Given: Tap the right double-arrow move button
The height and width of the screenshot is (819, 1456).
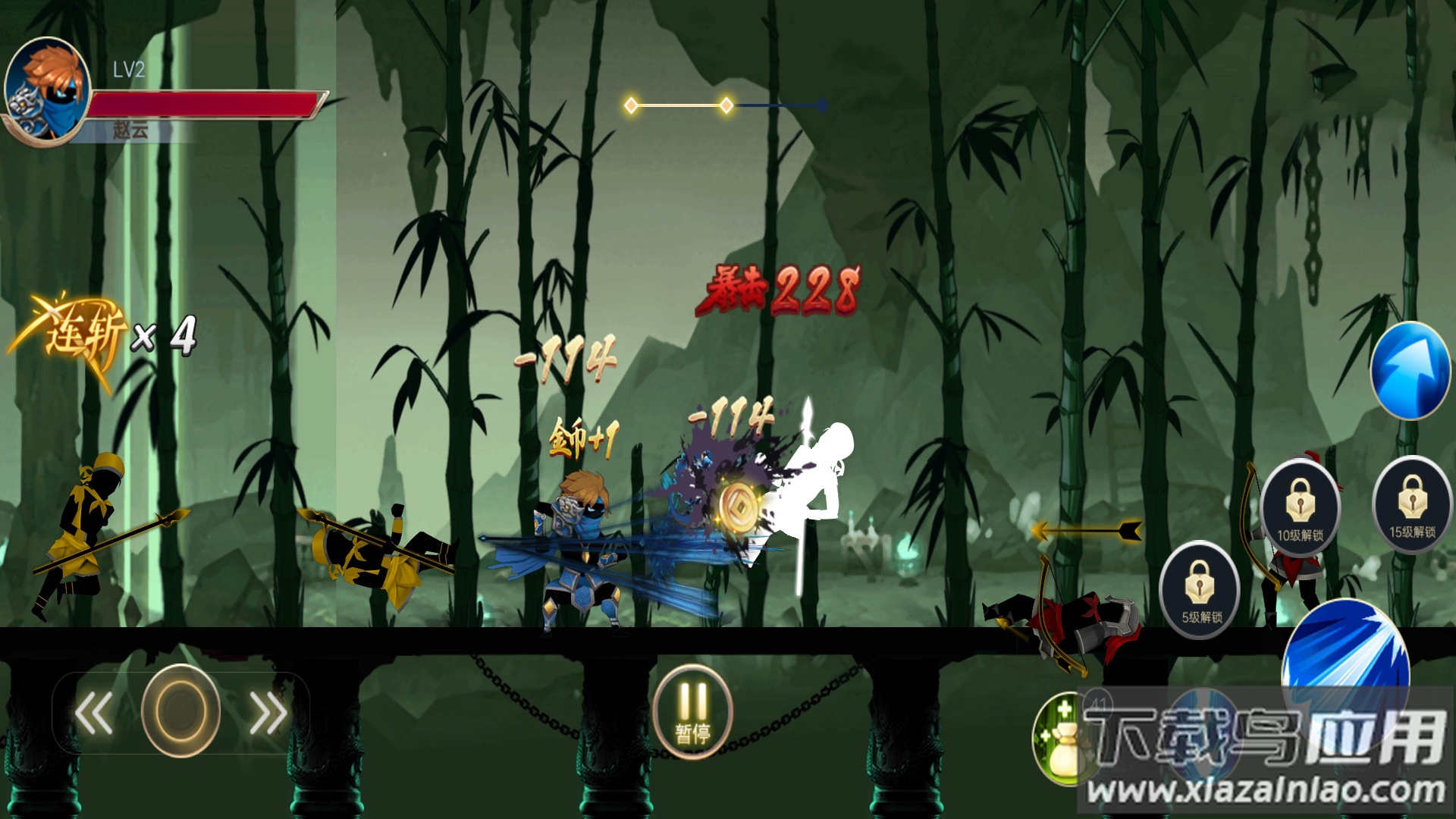Looking at the screenshot, I should coord(268,713).
